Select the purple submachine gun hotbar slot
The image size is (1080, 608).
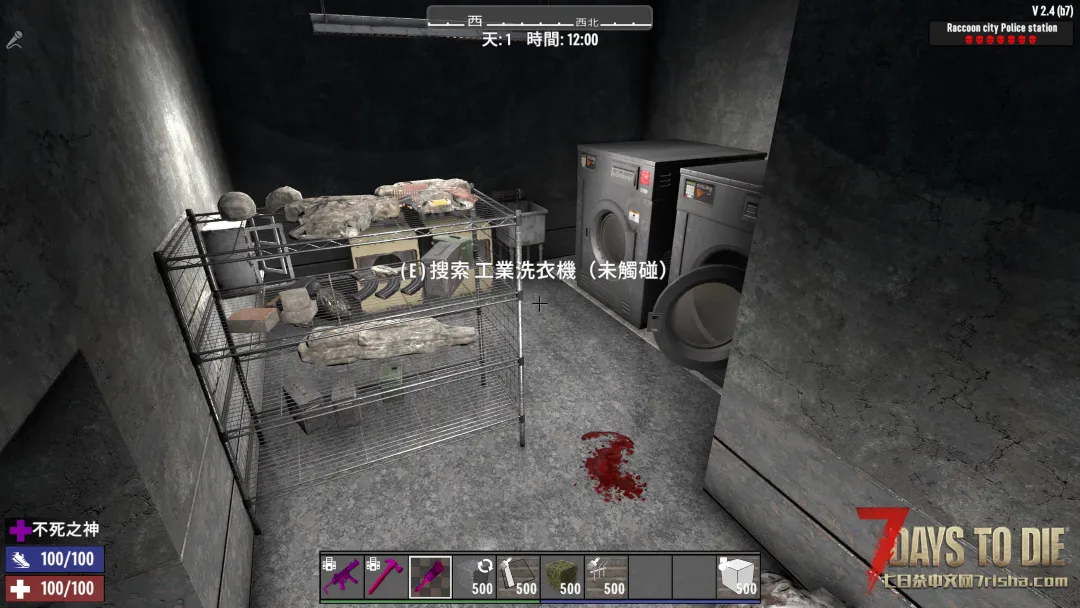pos(342,577)
